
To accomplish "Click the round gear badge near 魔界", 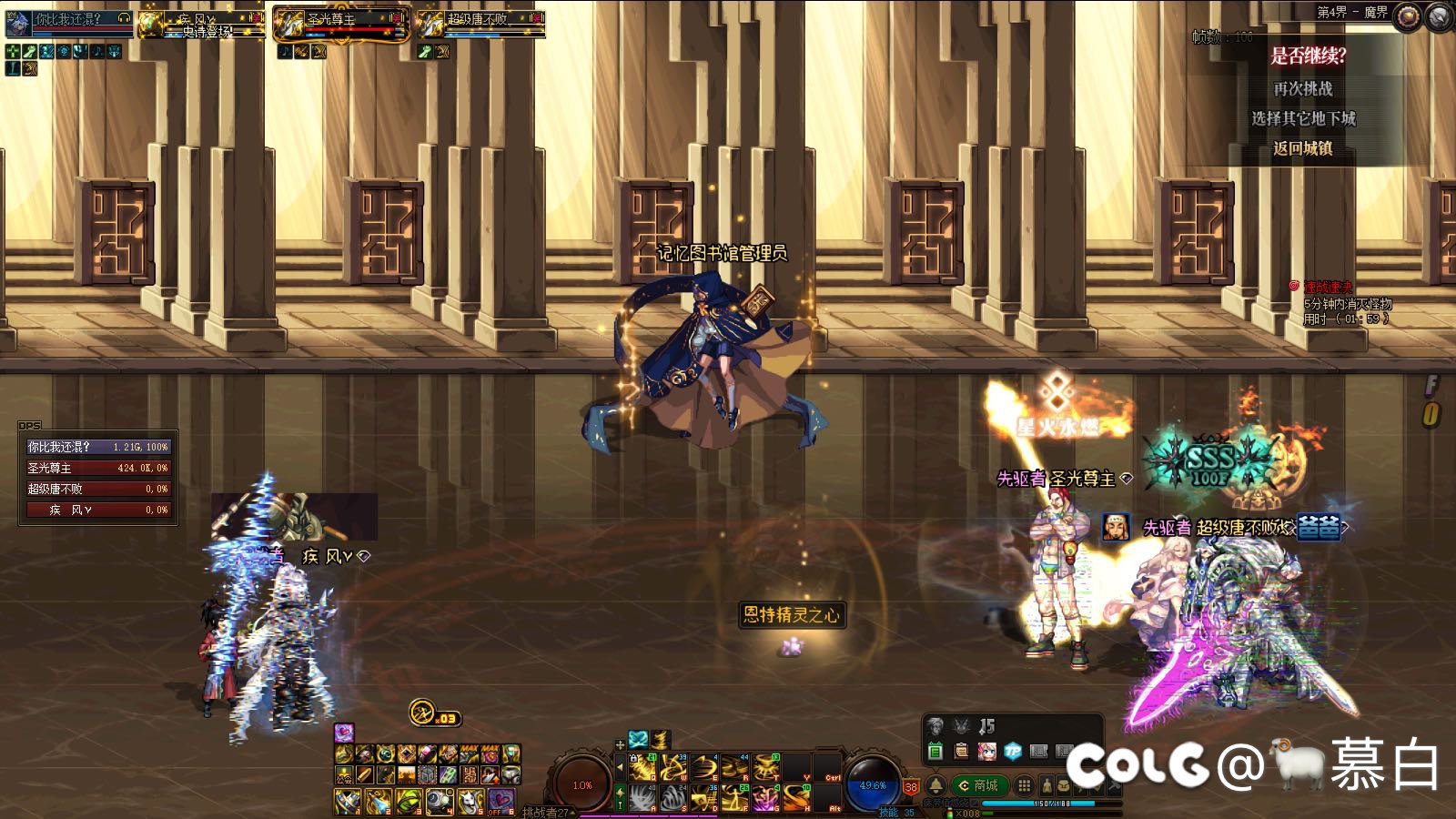I will pyautogui.click(x=1408, y=15).
